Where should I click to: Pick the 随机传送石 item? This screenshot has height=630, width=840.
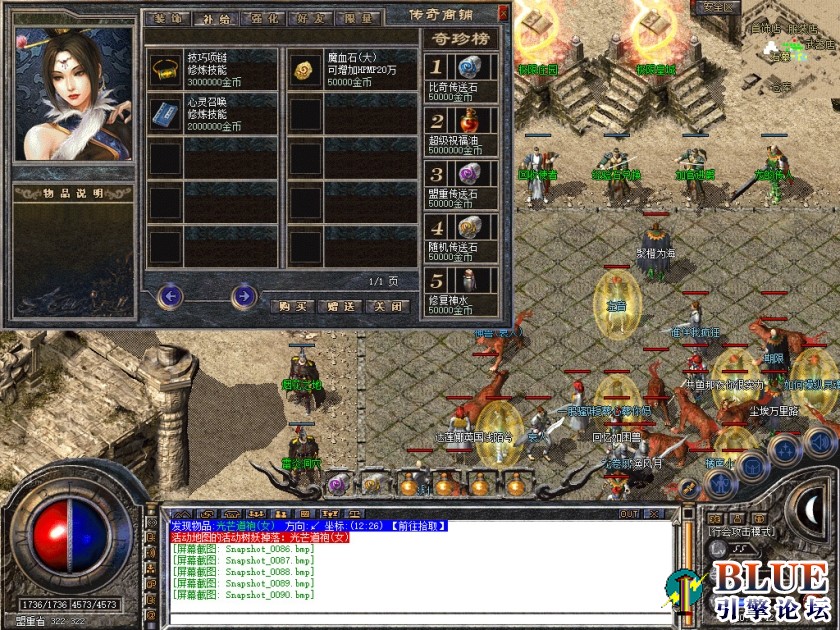[468, 228]
